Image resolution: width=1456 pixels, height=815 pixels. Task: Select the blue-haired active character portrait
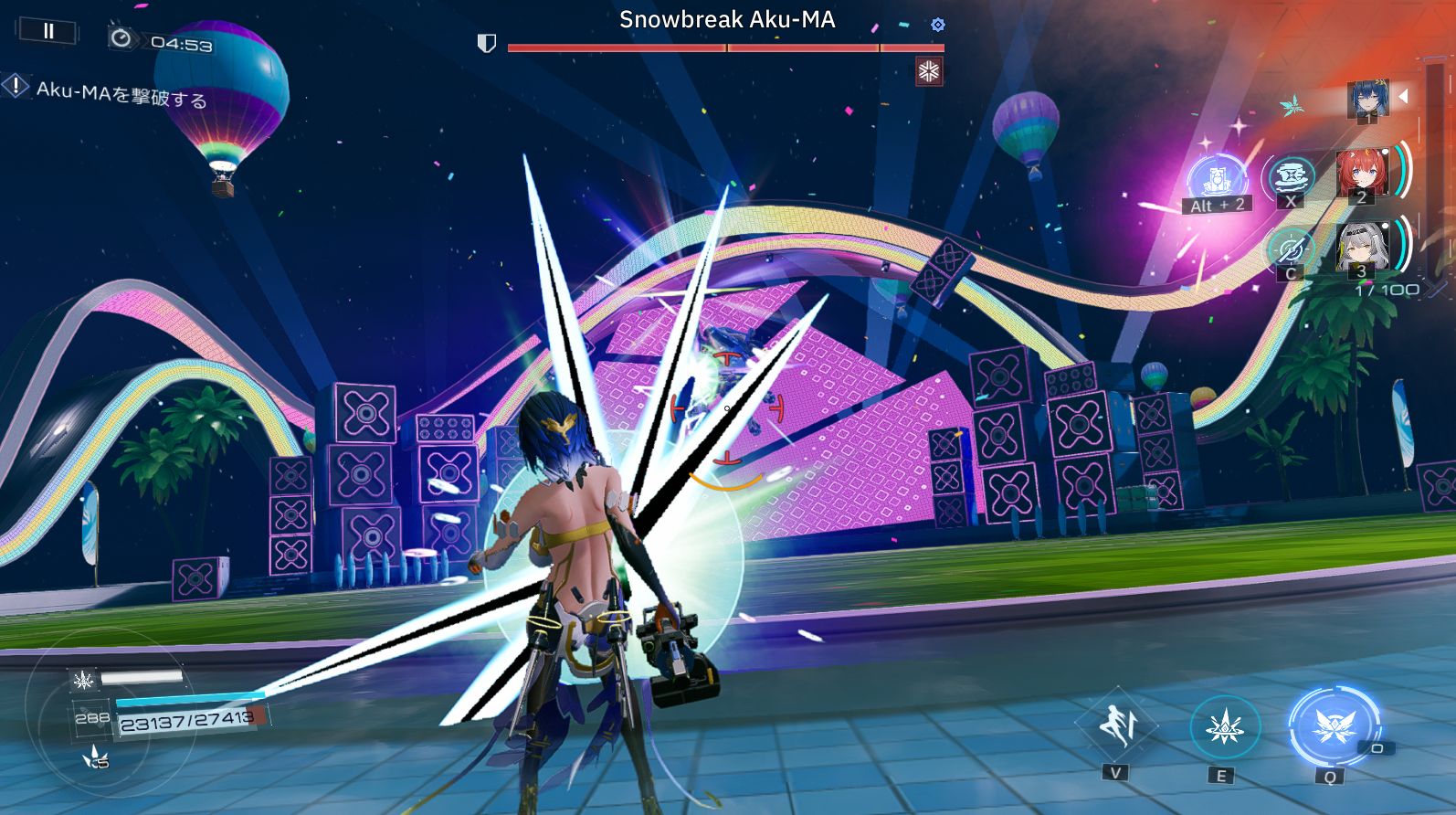1366,98
